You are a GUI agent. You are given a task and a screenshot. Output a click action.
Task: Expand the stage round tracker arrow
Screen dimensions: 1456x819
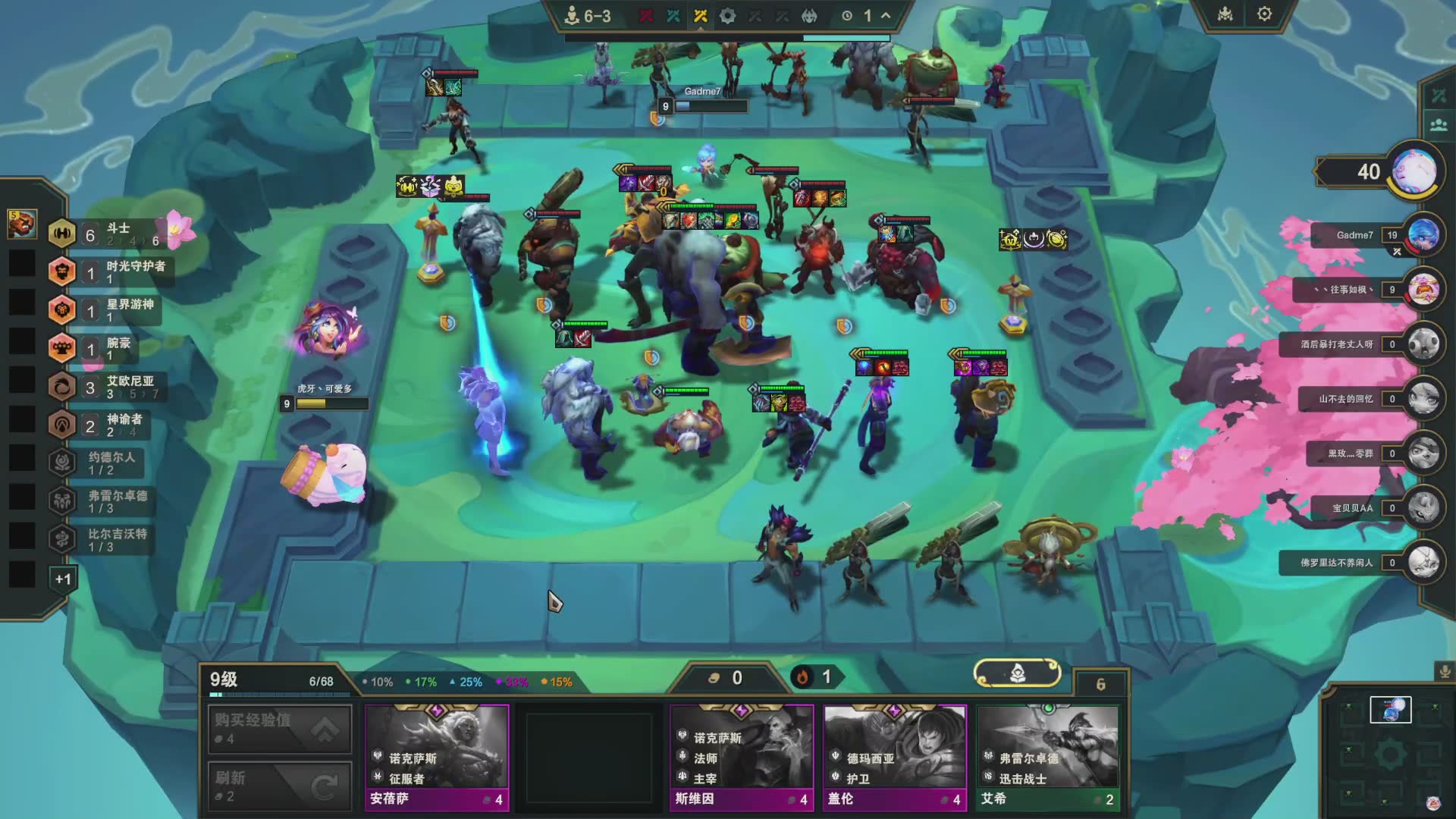pyautogui.click(x=885, y=16)
